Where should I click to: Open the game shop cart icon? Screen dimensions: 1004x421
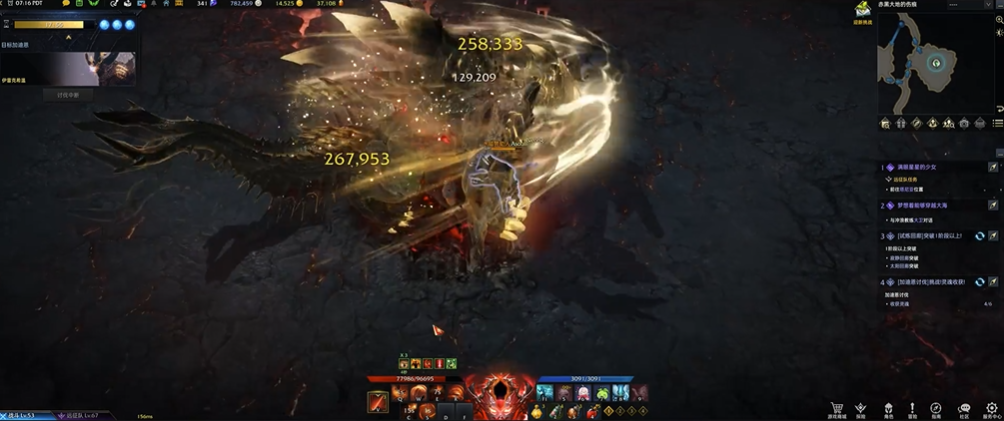pyautogui.click(x=837, y=408)
